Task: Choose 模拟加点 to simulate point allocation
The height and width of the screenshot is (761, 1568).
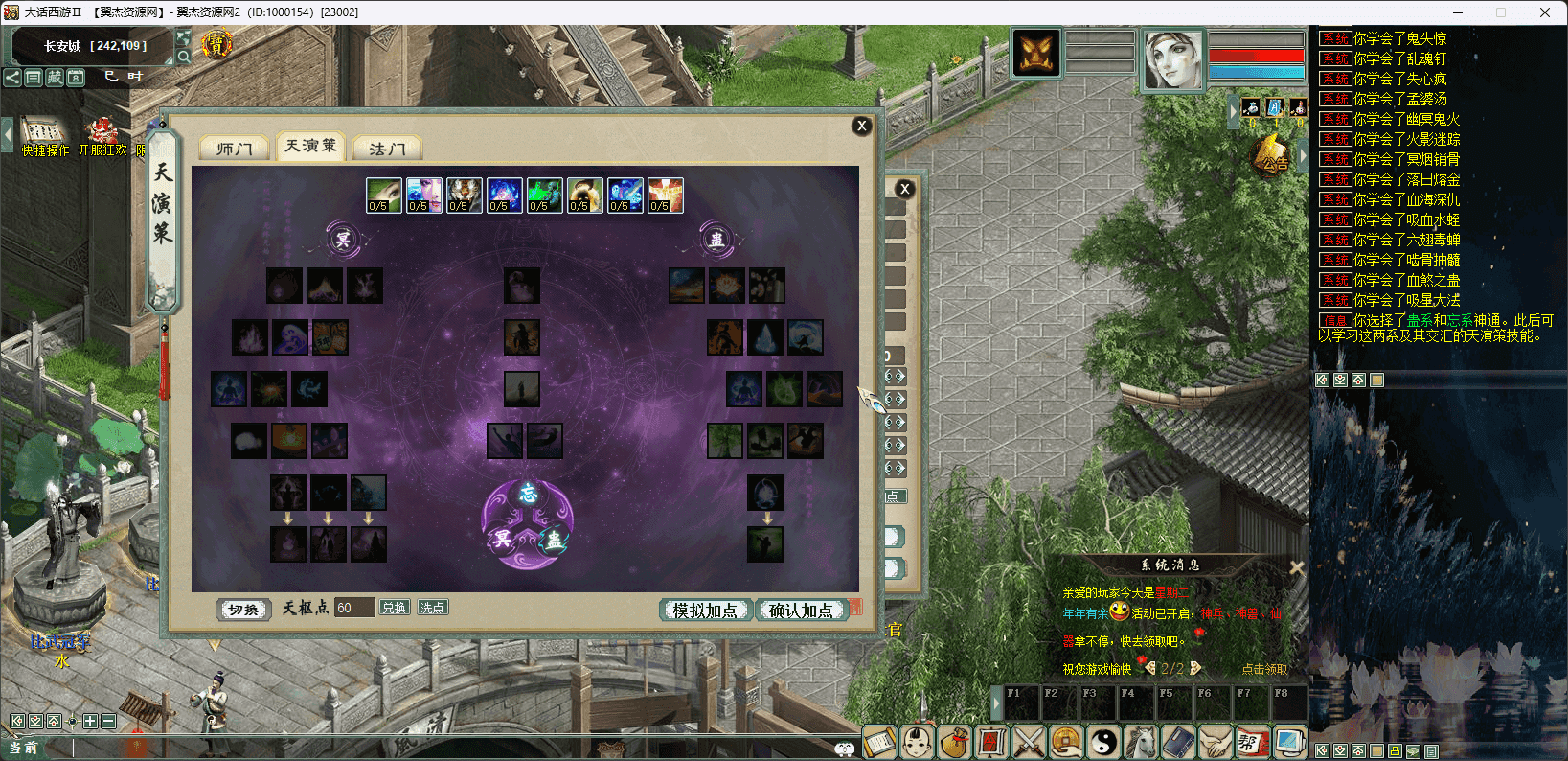Action: point(705,611)
